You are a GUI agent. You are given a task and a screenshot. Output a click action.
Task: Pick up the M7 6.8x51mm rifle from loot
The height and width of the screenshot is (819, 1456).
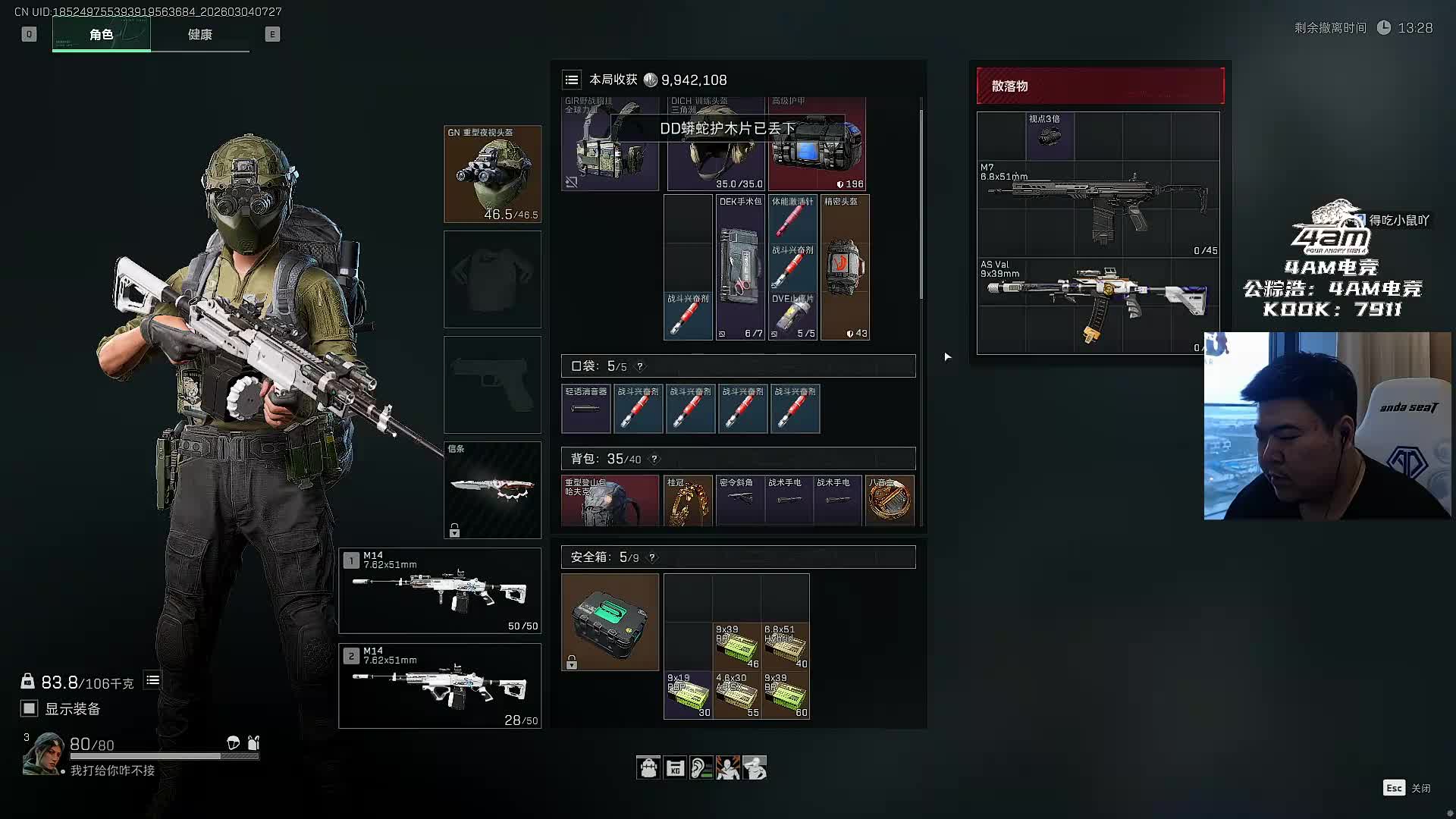click(1098, 209)
